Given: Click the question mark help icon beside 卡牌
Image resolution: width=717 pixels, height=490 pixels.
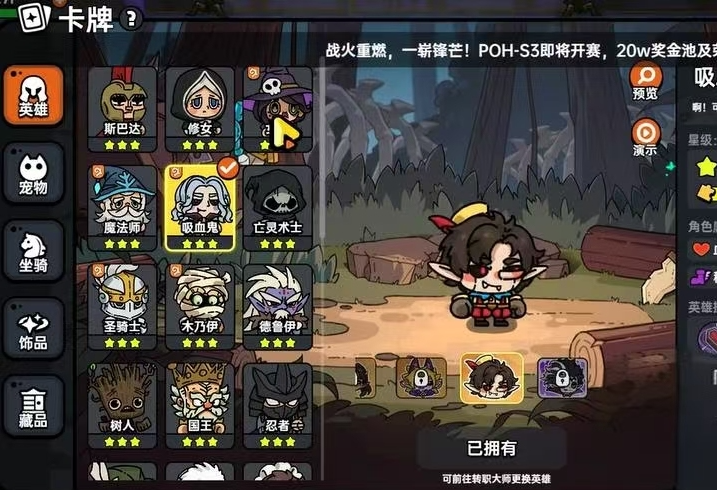Looking at the screenshot, I should point(132,21).
